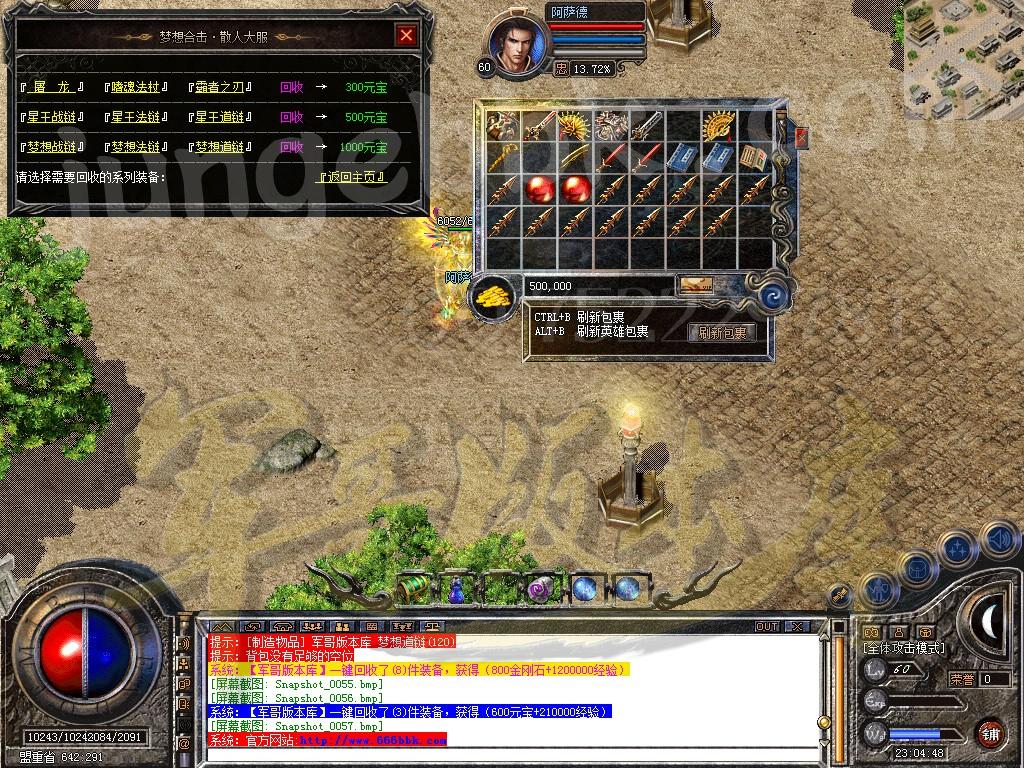Screen dimensions: 1024x768
Task: Use the blue potion hotbar slot
Action: pyautogui.click(x=456, y=590)
